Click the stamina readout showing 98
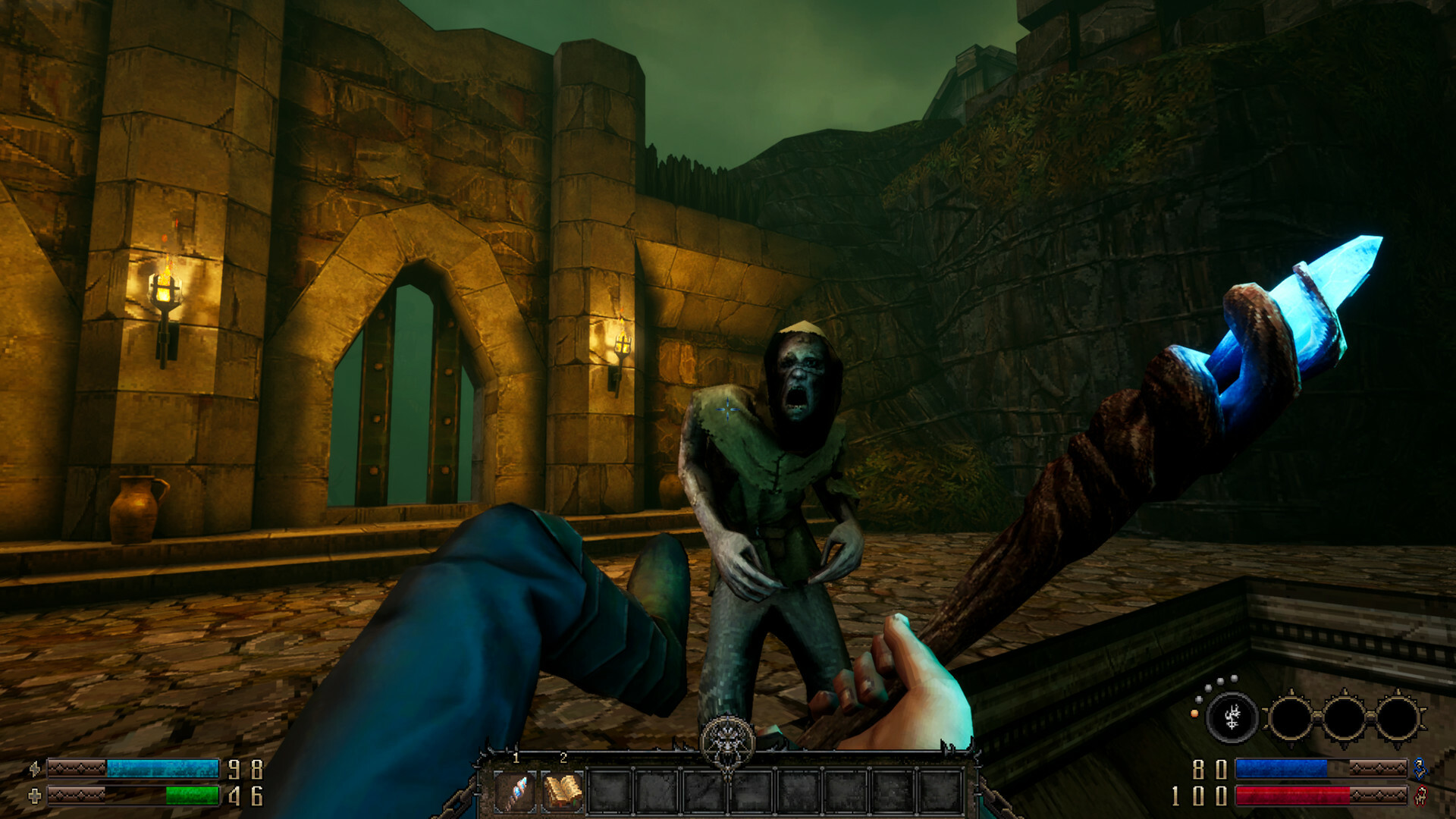Image resolution: width=1456 pixels, height=819 pixels. tap(245, 770)
